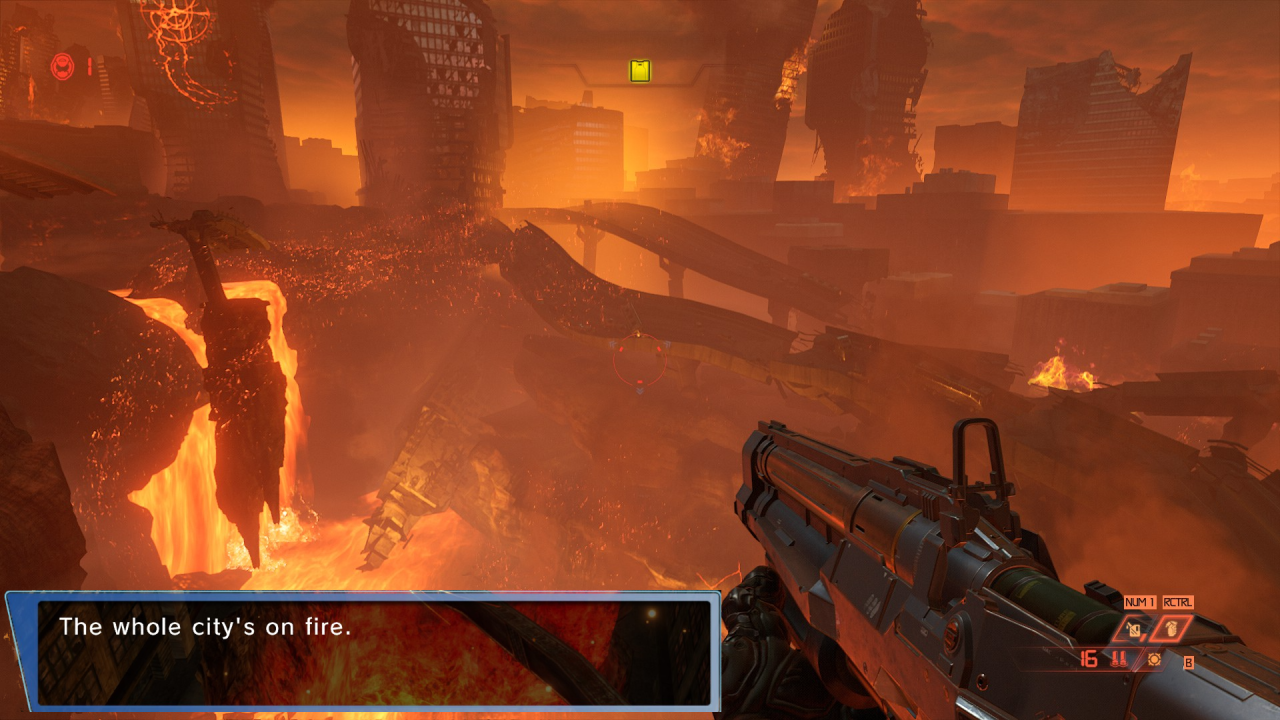Viewport: 1280px width, 720px height.
Task: Select the flame belch fuel can icon
Action: (x=1136, y=630)
